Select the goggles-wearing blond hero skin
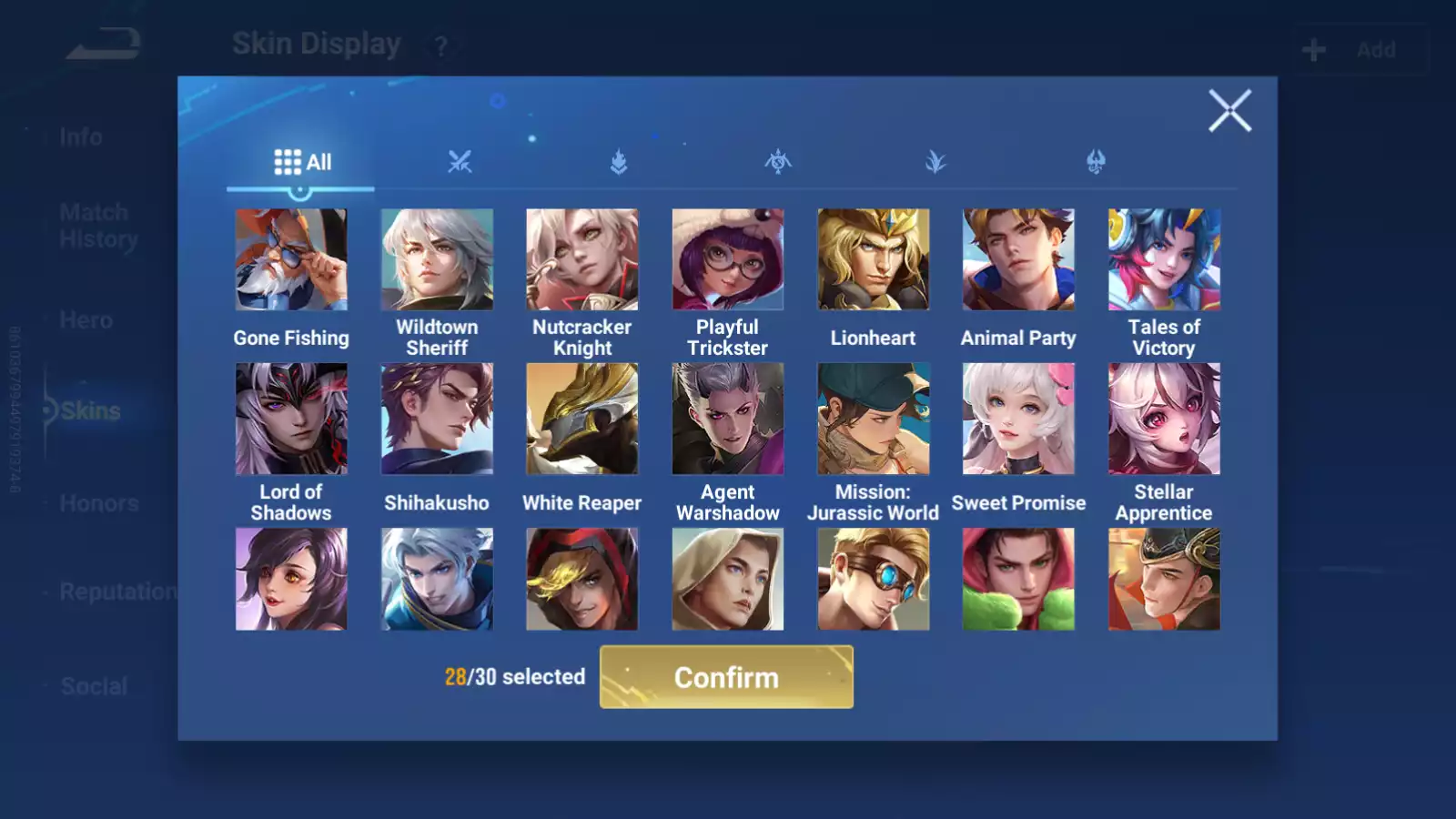This screenshot has height=819, width=1456. tap(873, 580)
